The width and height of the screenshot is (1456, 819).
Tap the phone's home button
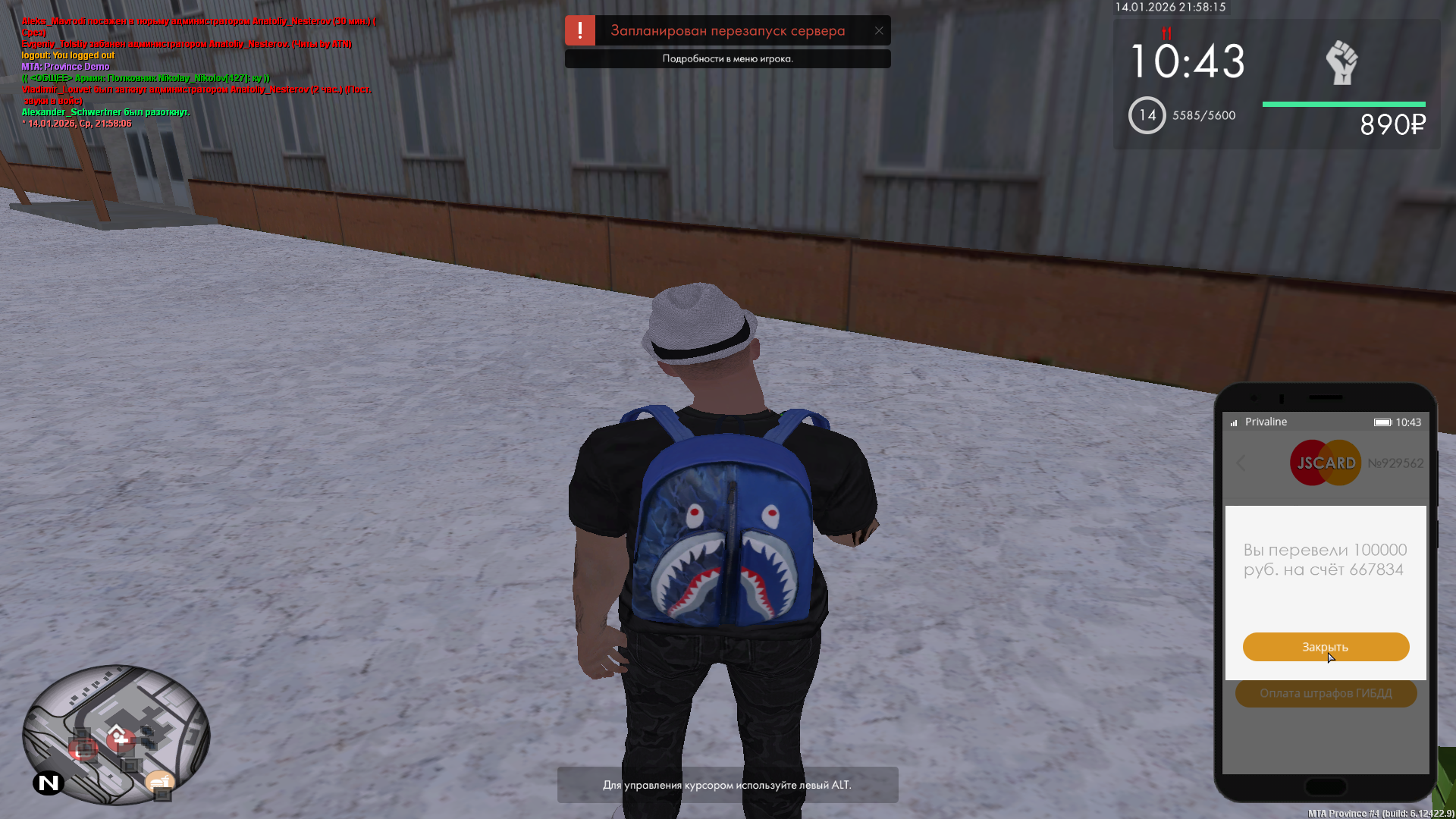pyautogui.click(x=1326, y=786)
